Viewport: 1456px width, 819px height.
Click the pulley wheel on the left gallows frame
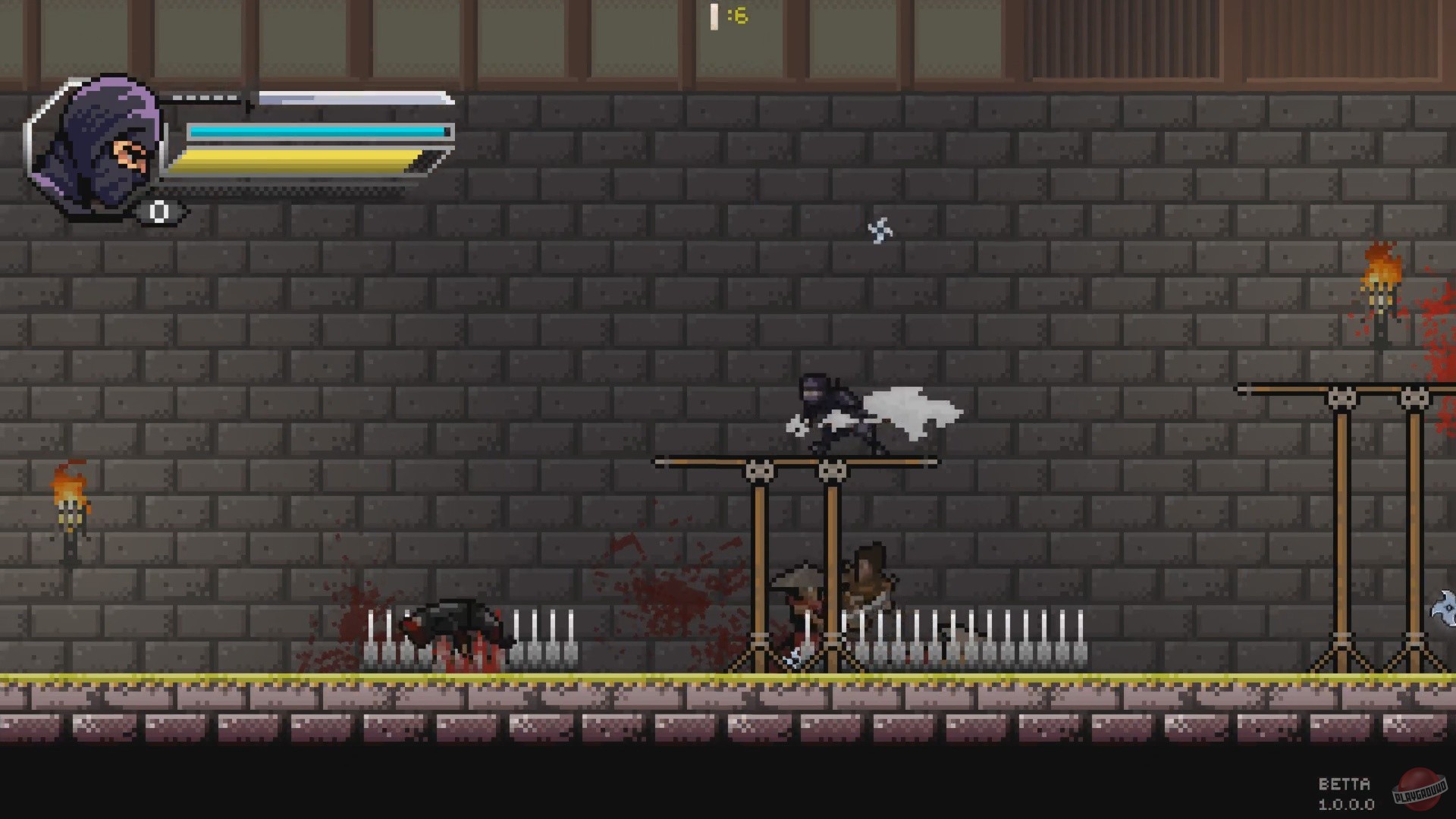[x=758, y=471]
